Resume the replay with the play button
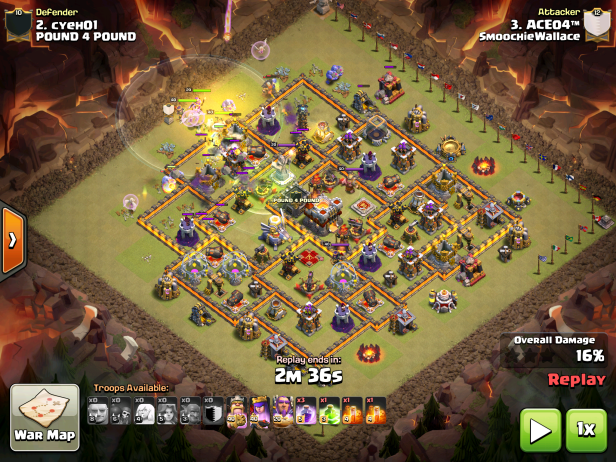Viewport: 616px width, 462px height. 539,431
